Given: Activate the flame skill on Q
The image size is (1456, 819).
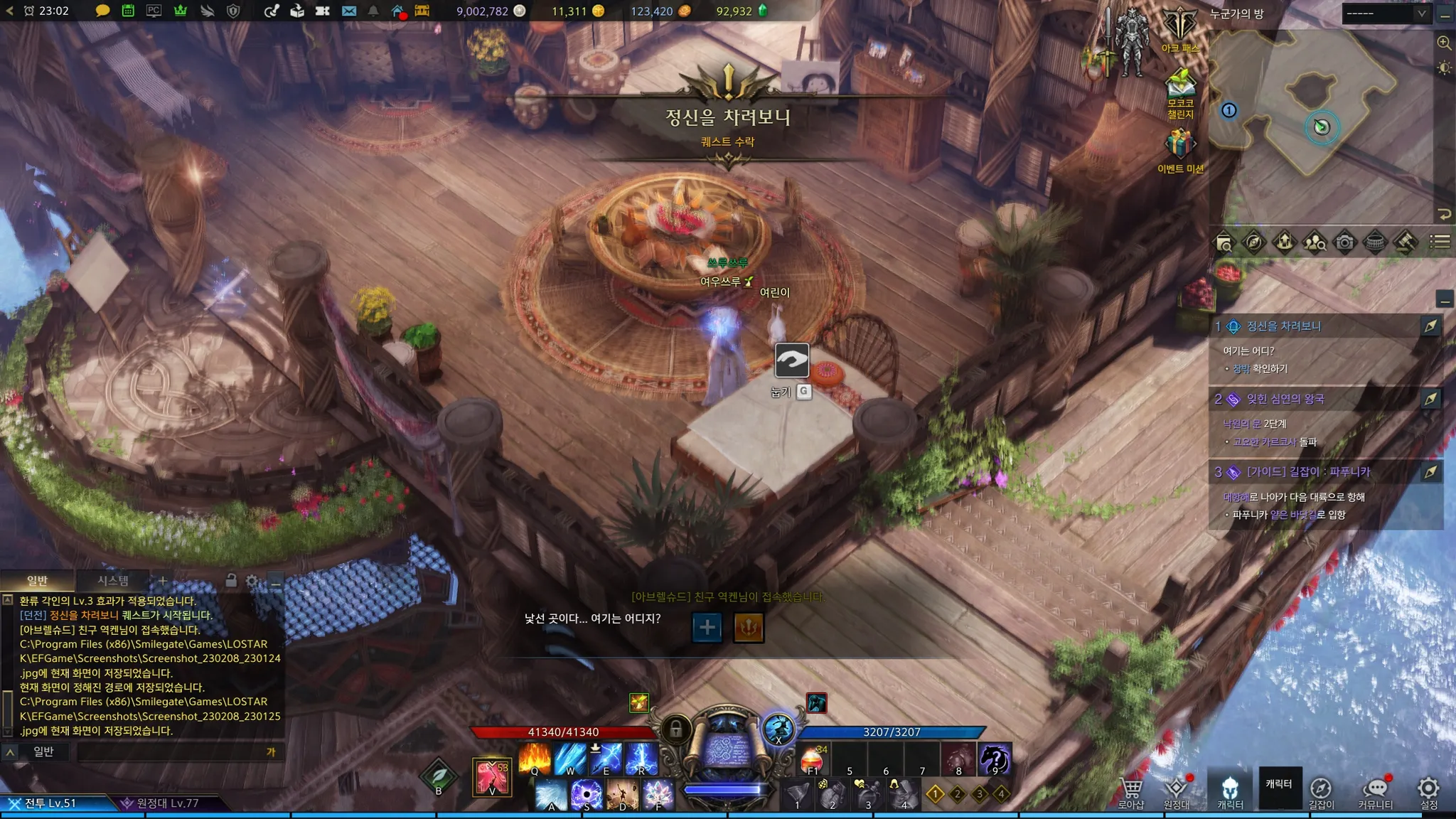Looking at the screenshot, I should (x=535, y=759).
